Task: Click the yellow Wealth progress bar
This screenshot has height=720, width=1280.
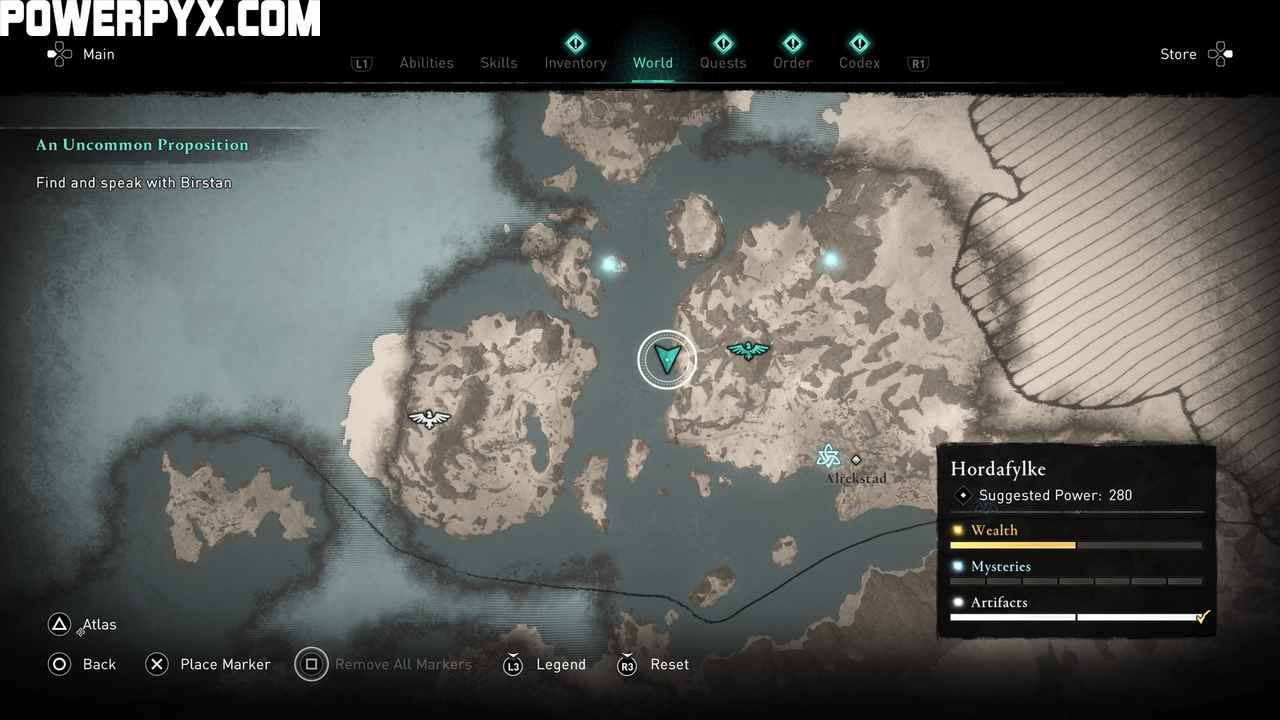Action: [x=1013, y=545]
